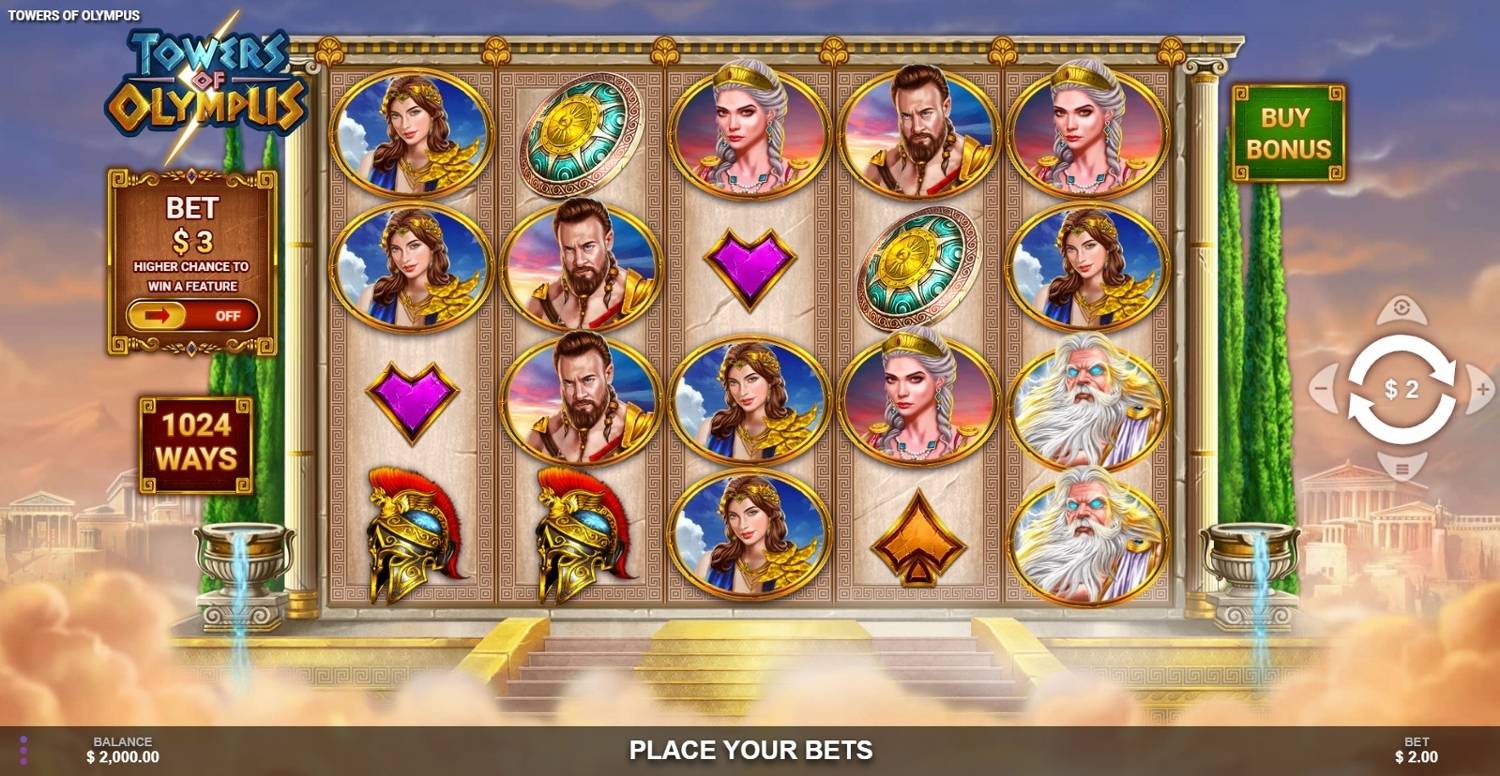Open the hamburger menu below the spin button
Viewport: 1500px width, 776px height.
pos(1401,467)
